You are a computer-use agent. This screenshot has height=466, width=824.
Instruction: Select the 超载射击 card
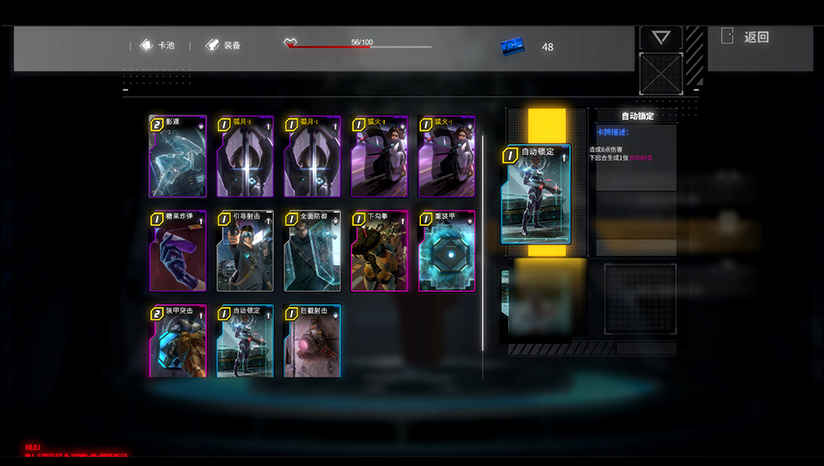point(312,341)
